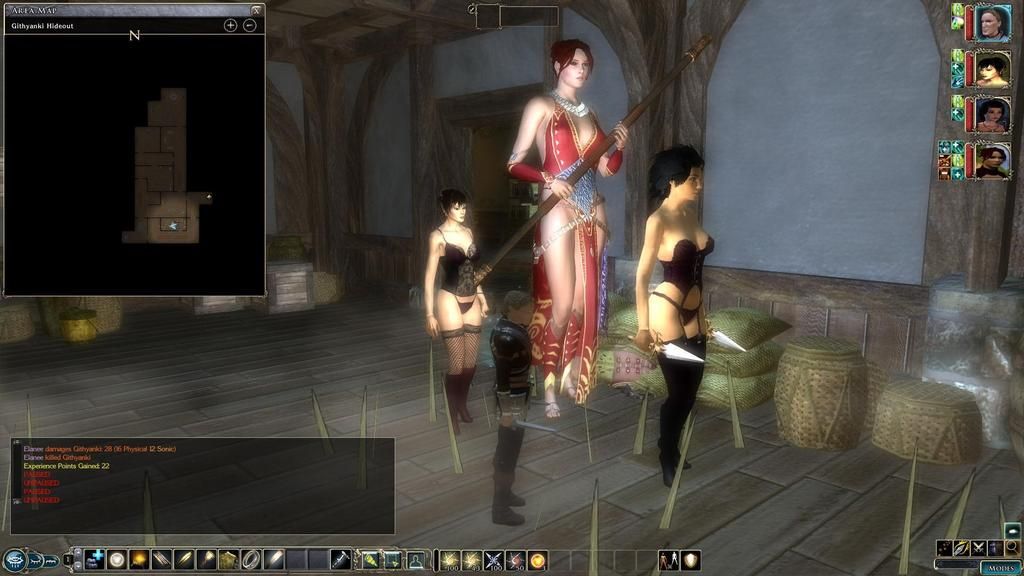Select the third party member portrait

(992, 115)
